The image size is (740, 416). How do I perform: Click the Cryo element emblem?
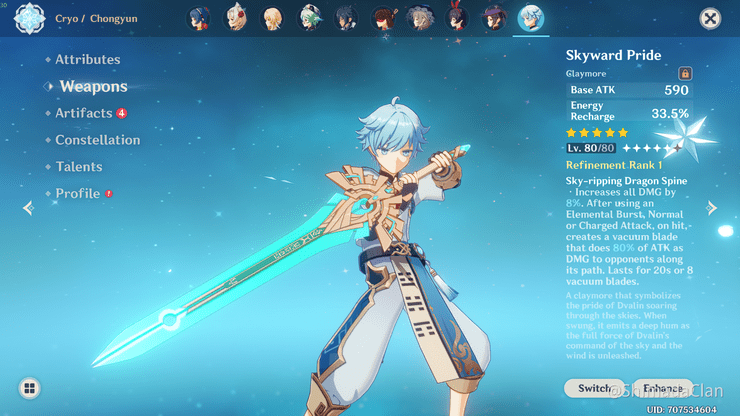[28, 18]
